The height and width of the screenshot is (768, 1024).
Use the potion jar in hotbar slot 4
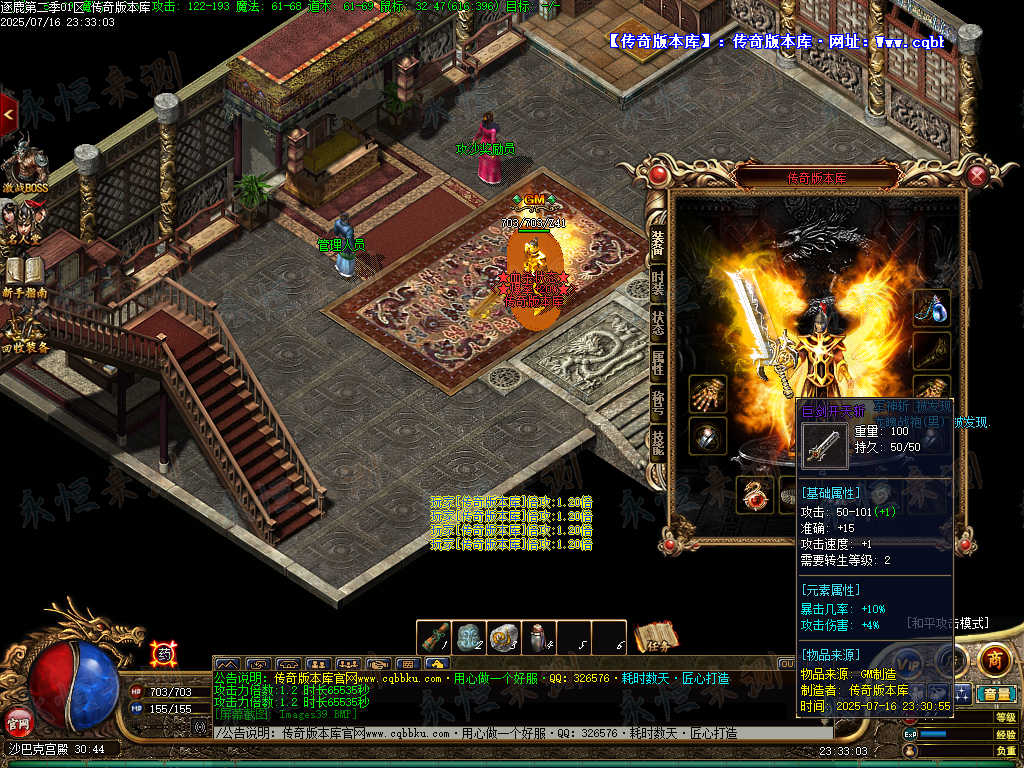pos(539,637)
